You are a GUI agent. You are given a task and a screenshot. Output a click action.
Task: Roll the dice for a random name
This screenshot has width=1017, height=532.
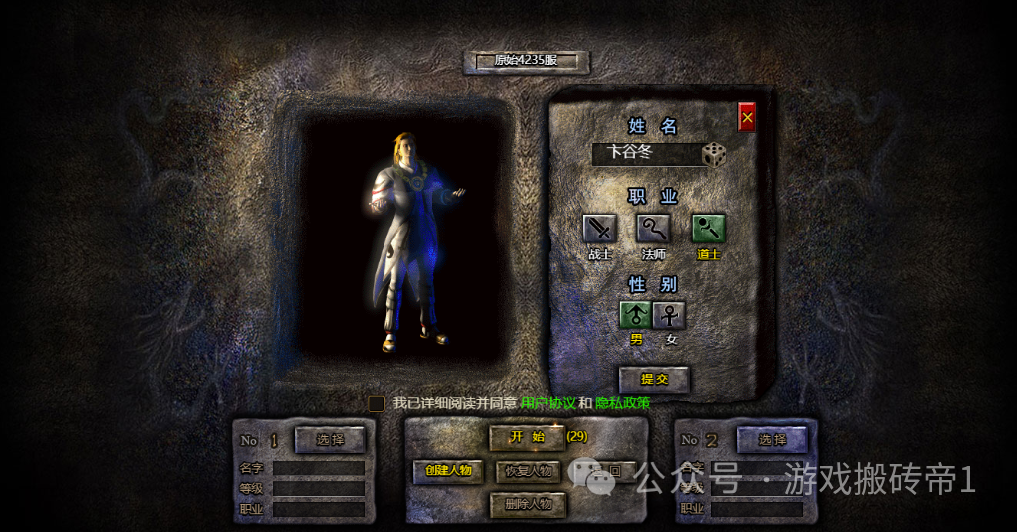pos(714,154)
